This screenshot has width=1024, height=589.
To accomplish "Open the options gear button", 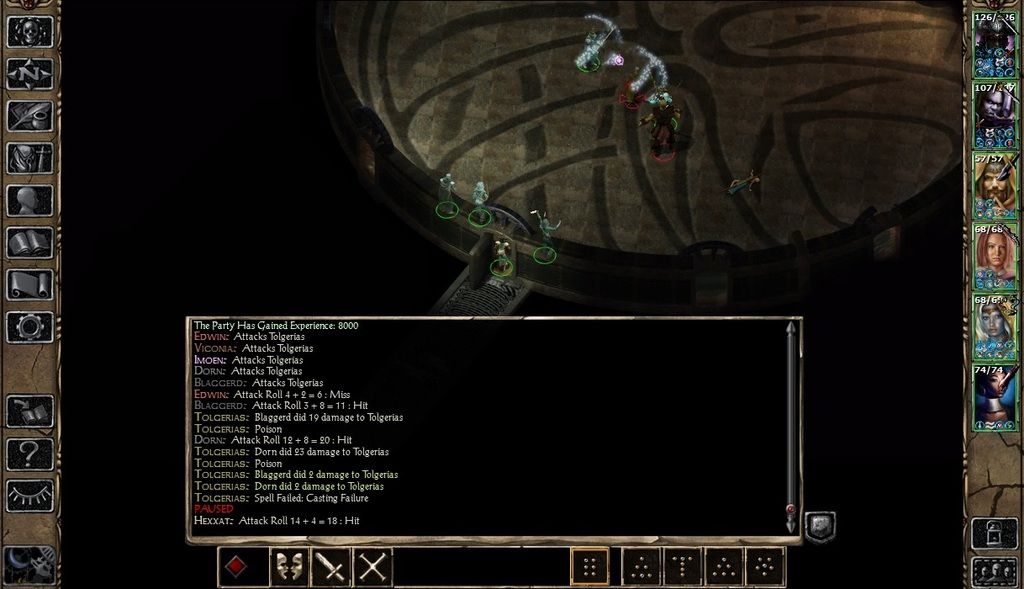I will coord(29,326).
